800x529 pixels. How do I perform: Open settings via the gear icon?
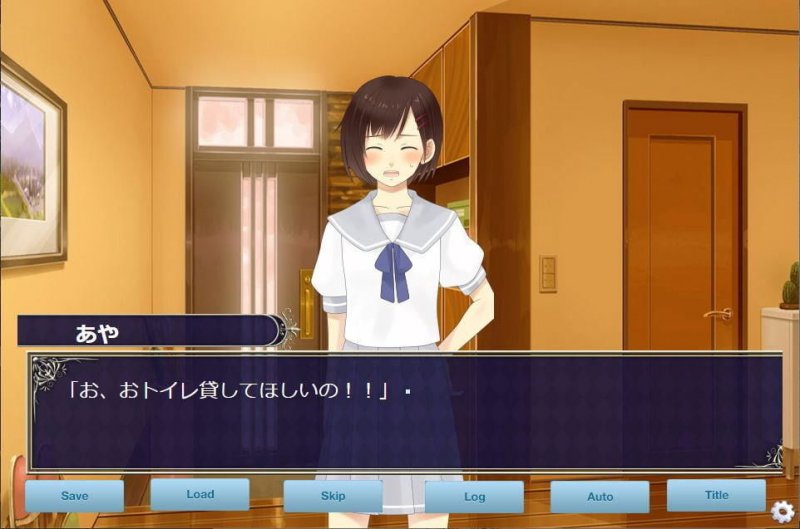(x=783, y=511)
